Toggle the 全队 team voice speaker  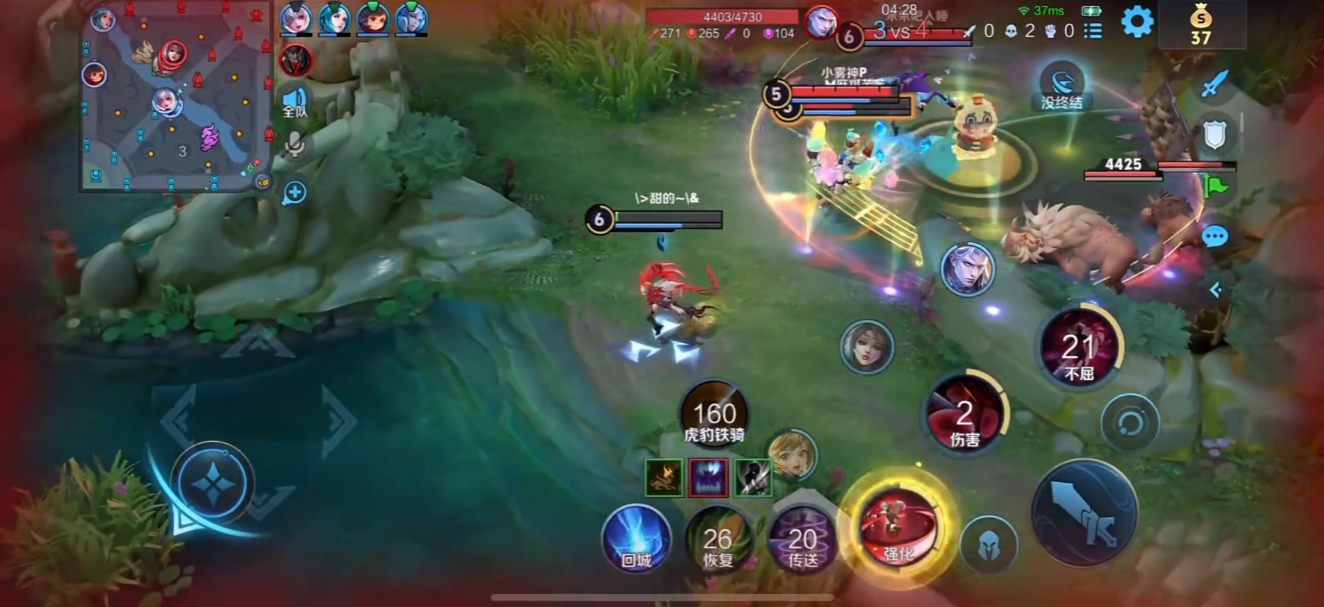294,101
